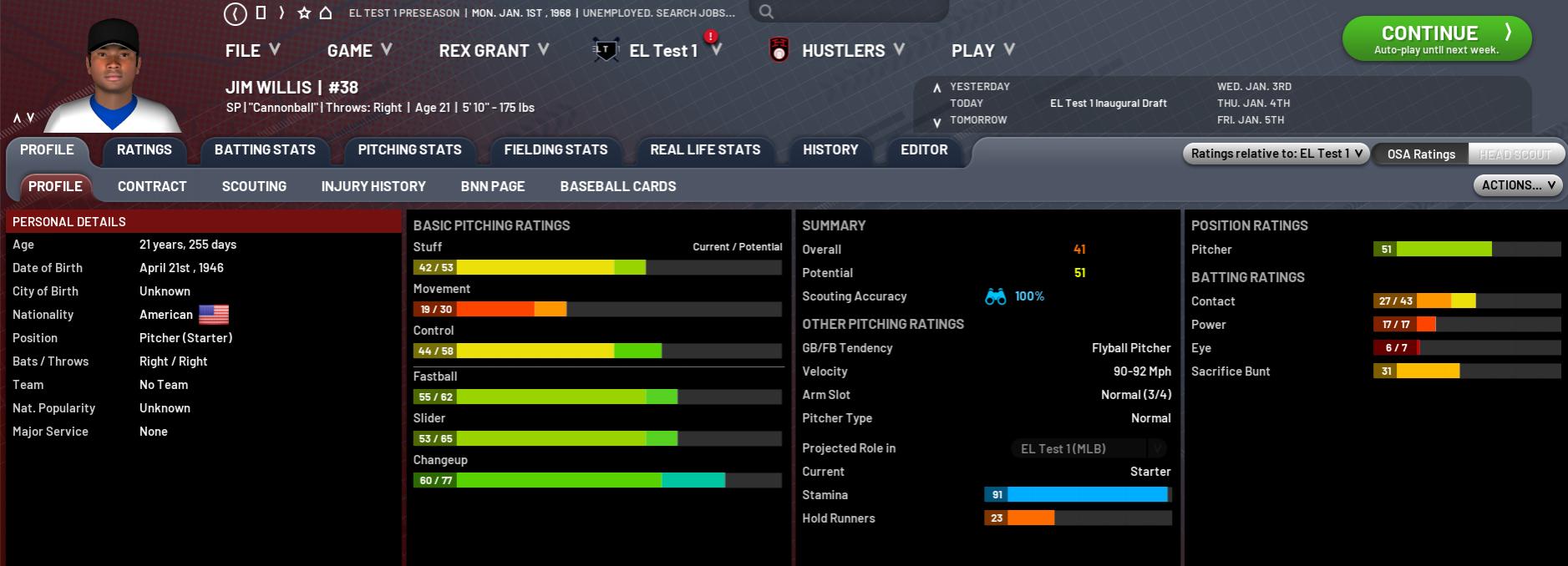Change the Ratings relative to dropdown
This screenshot has height=566, width=1568.
tap(1276, 154)
